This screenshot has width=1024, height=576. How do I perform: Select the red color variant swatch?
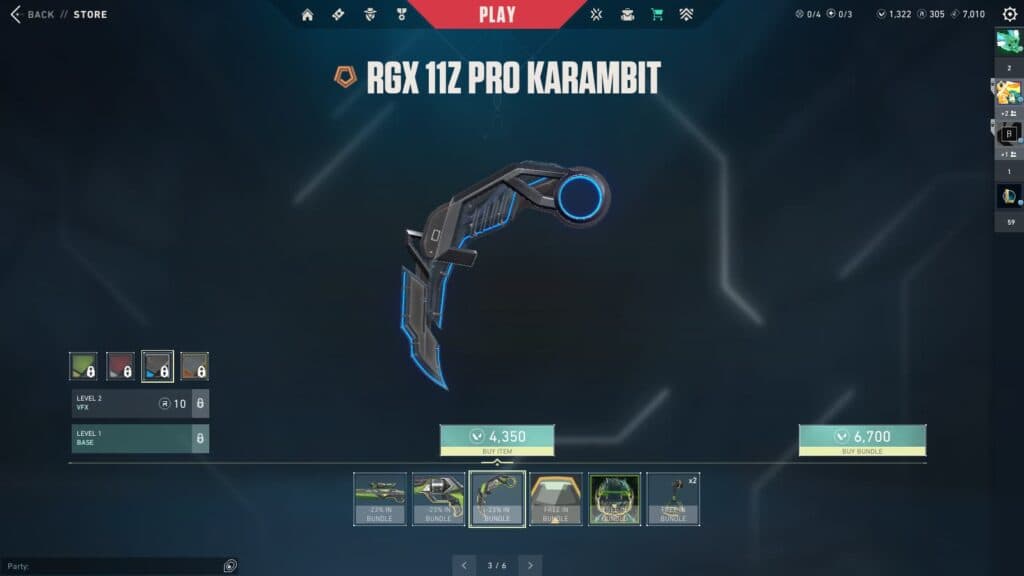click(x=121, y=366)
